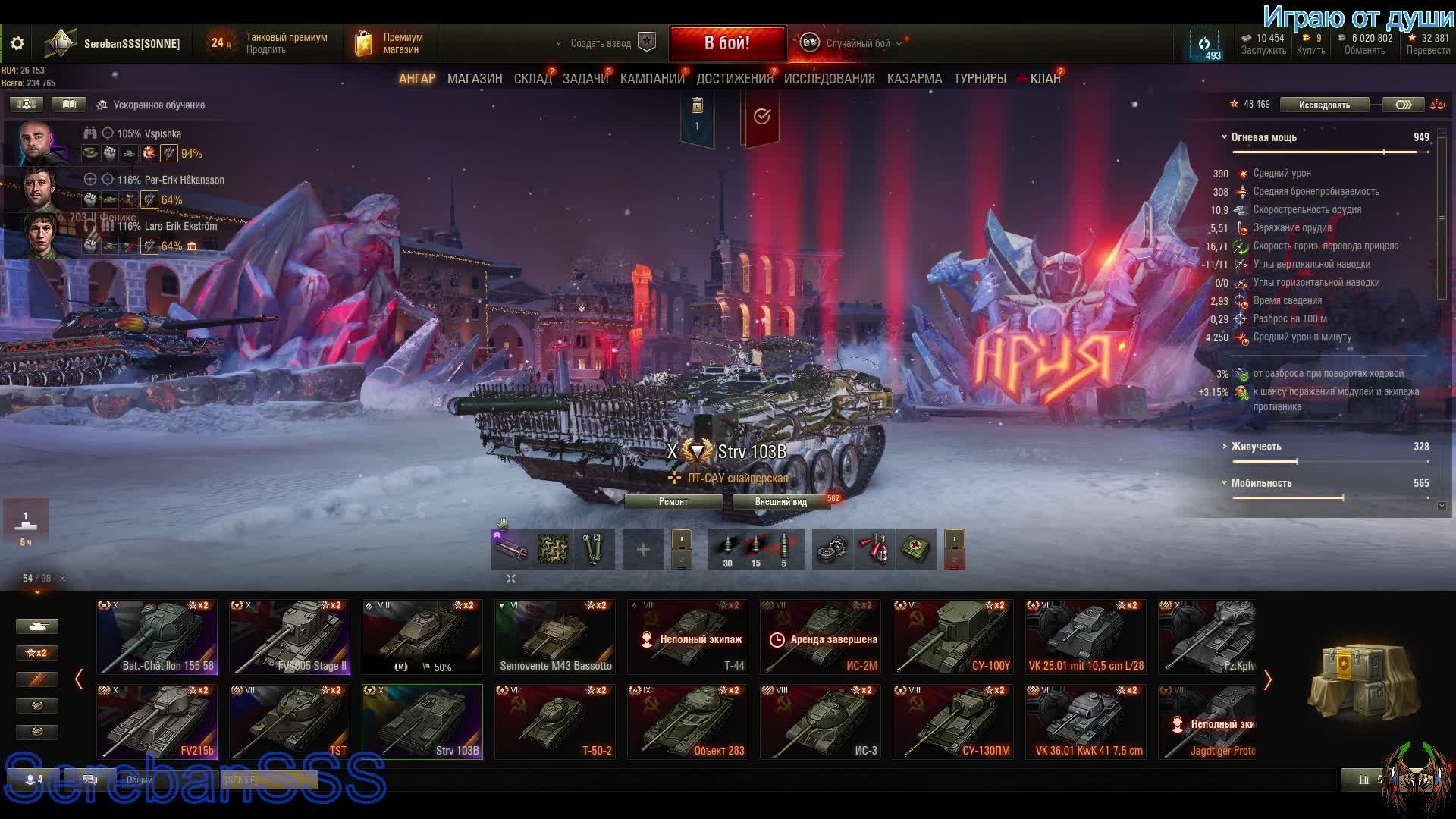Open the СКЛАД tab
The width and height of the screenshot is (1456, 819).
point(532,79)
